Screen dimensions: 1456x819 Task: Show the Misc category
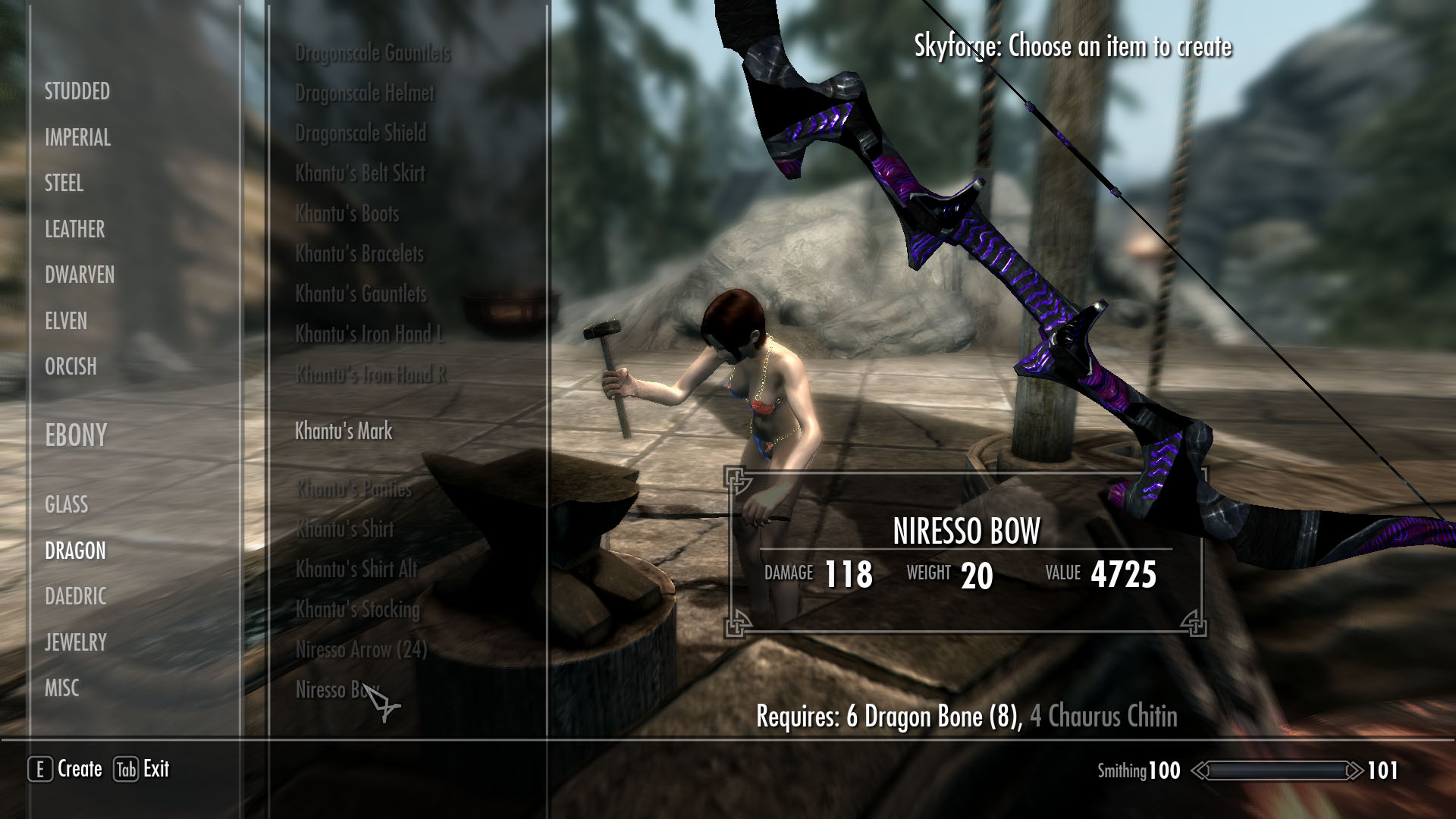[x=61, y=689]
